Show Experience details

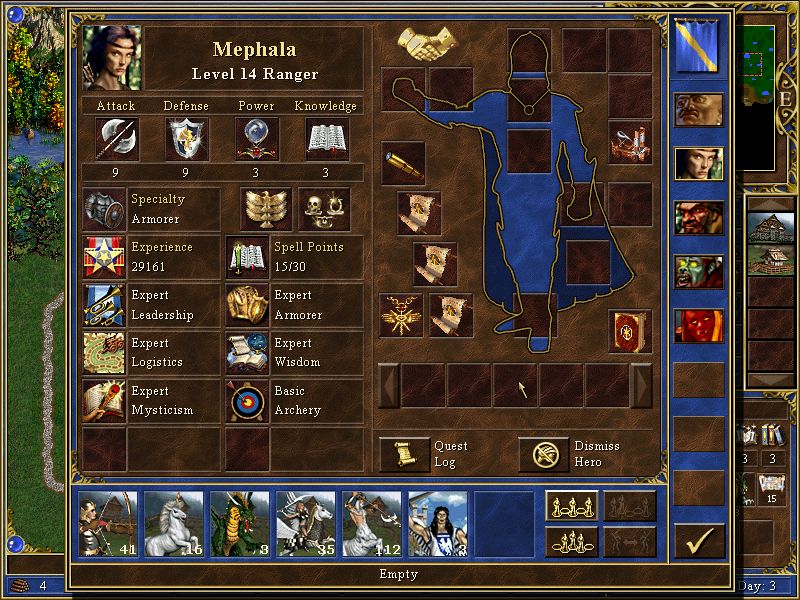coord(104,257)
